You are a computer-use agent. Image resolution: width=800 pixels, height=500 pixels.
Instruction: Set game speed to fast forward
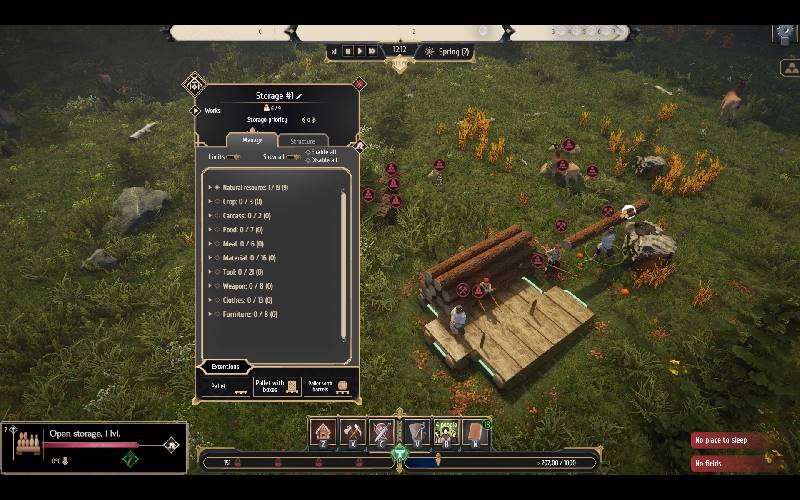tap(372, 51)
